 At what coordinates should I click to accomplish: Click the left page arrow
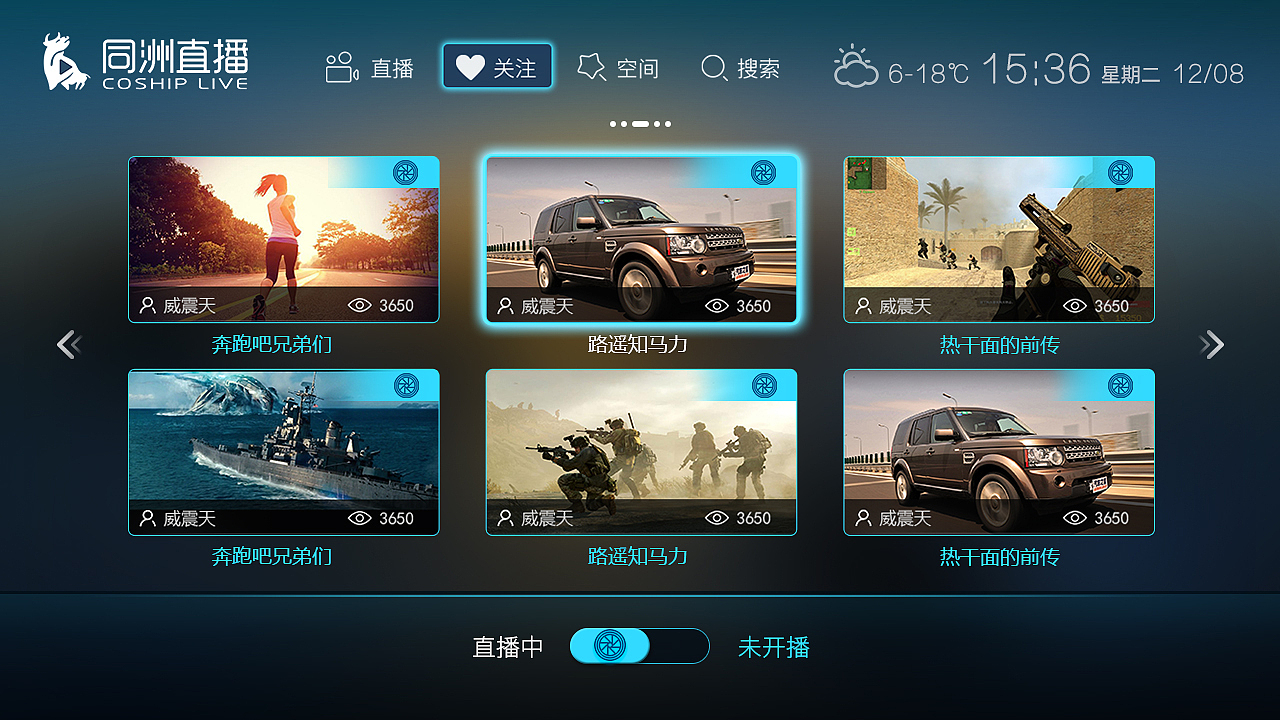point(68,344)
